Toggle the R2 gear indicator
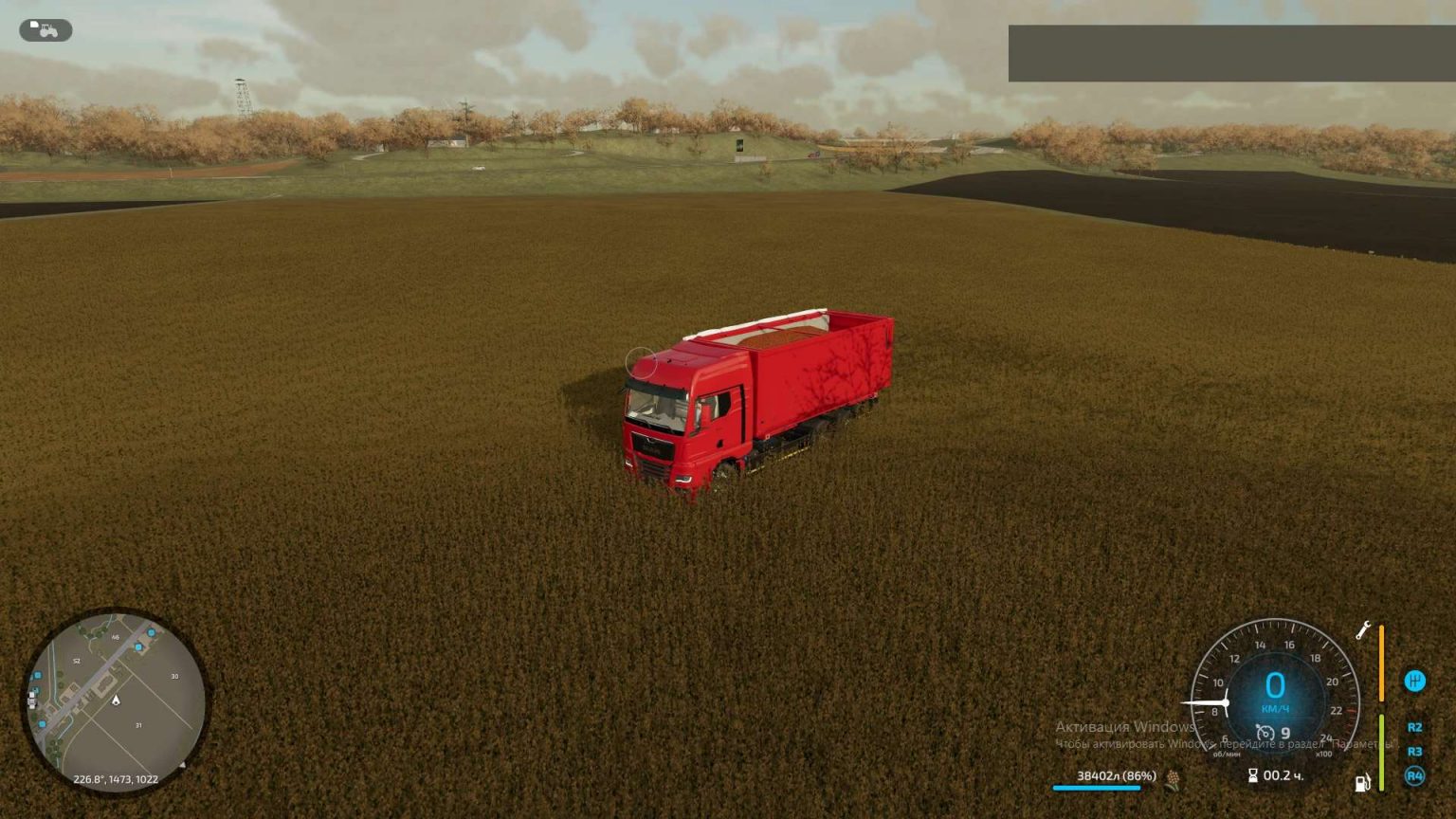Screen dimensions: 1456x819 1415,726
